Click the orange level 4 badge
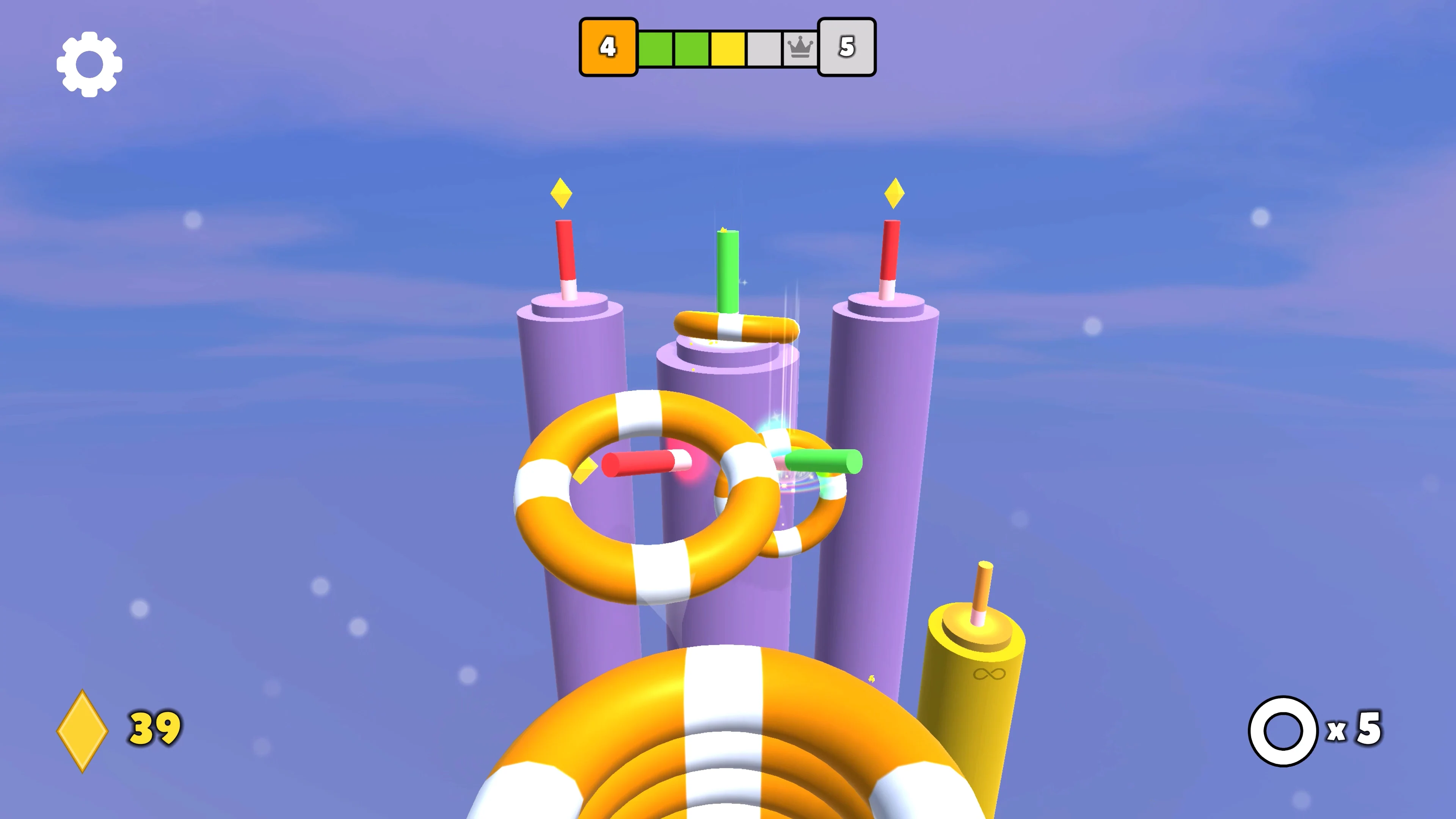Screen dimensions: 1456x819 pos(608,47)
